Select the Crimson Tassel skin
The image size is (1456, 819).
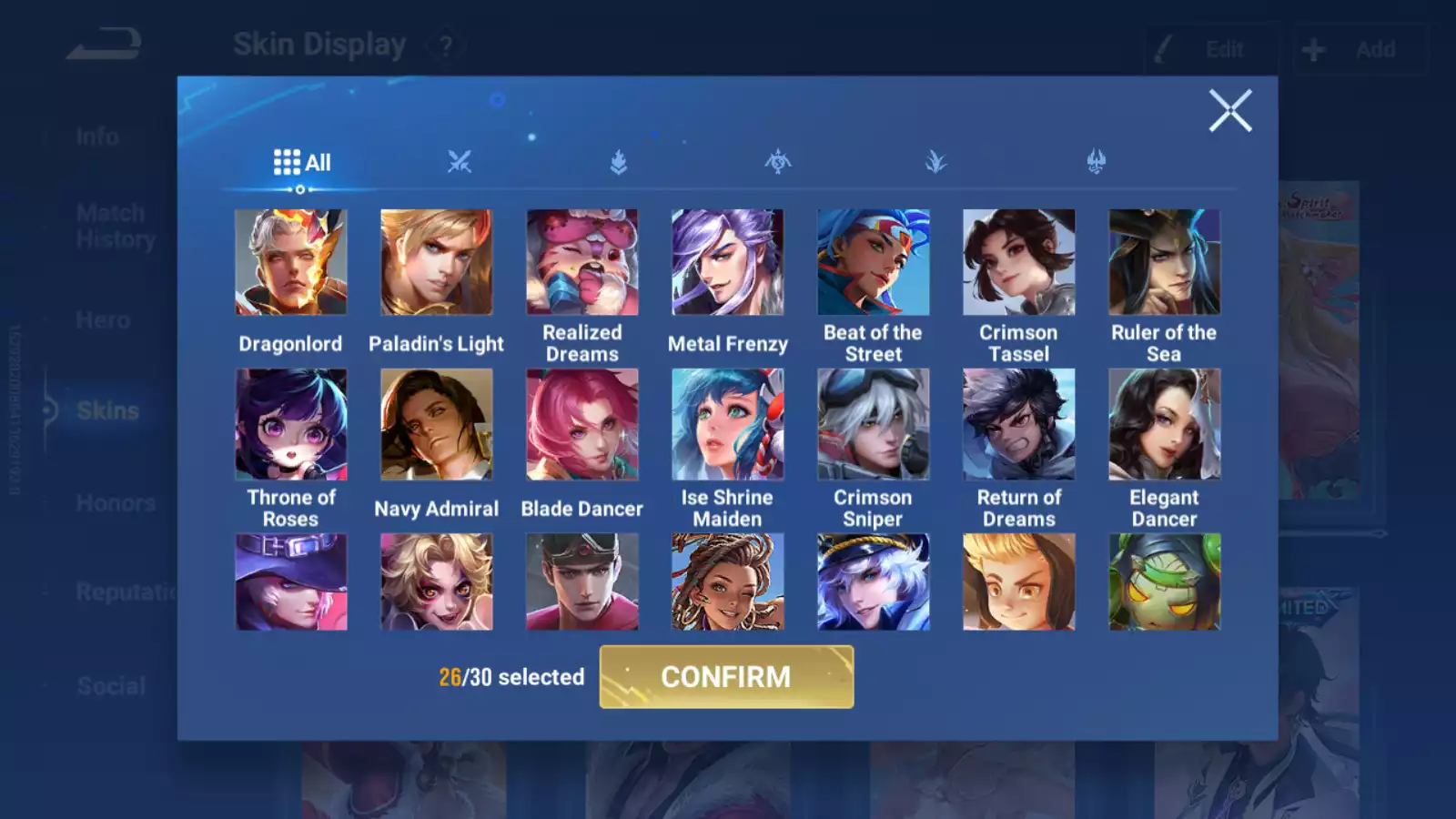pyautogui.click(x=1019, y=262)
